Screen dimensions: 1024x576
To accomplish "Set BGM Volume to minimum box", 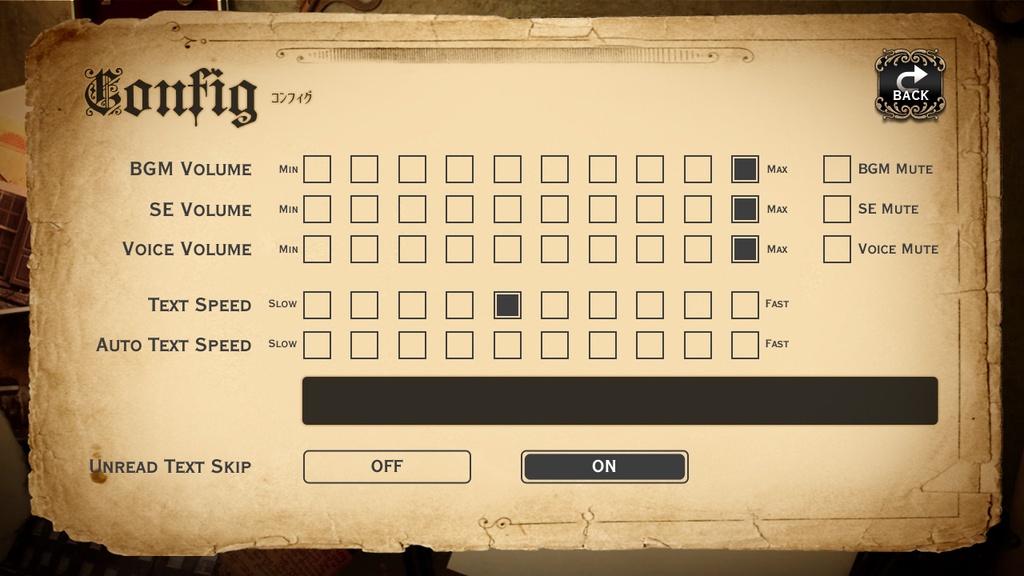I will coord(317,169).
